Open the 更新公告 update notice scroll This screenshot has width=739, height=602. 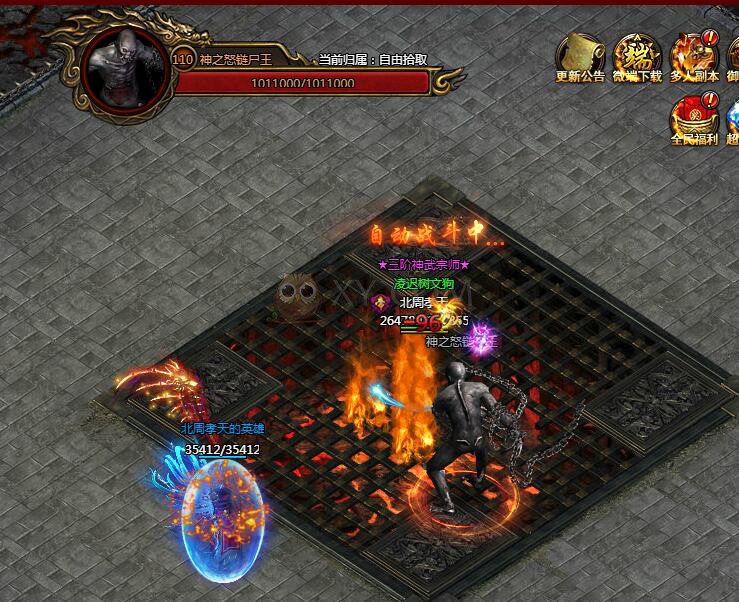(x=580, y=55)
